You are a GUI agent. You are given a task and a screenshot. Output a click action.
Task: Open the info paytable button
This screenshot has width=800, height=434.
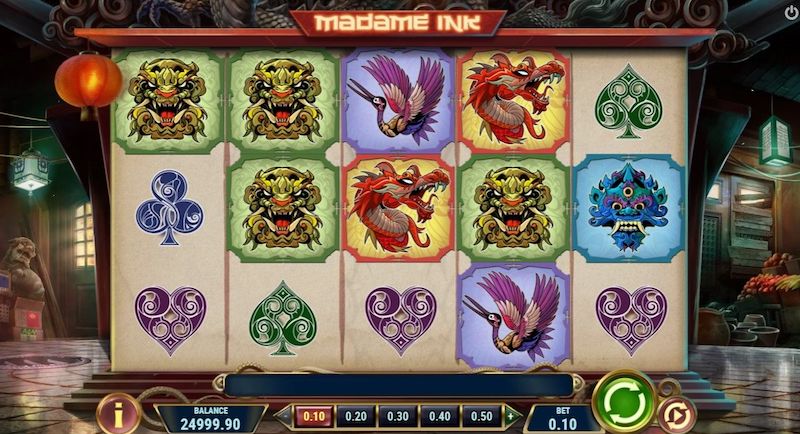121,413
